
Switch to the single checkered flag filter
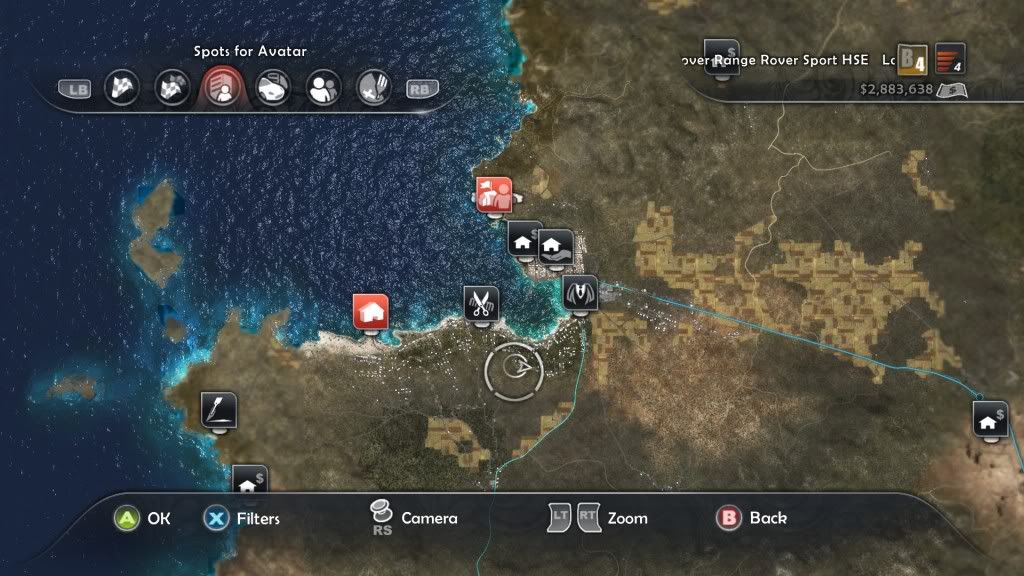coord(122,88)
